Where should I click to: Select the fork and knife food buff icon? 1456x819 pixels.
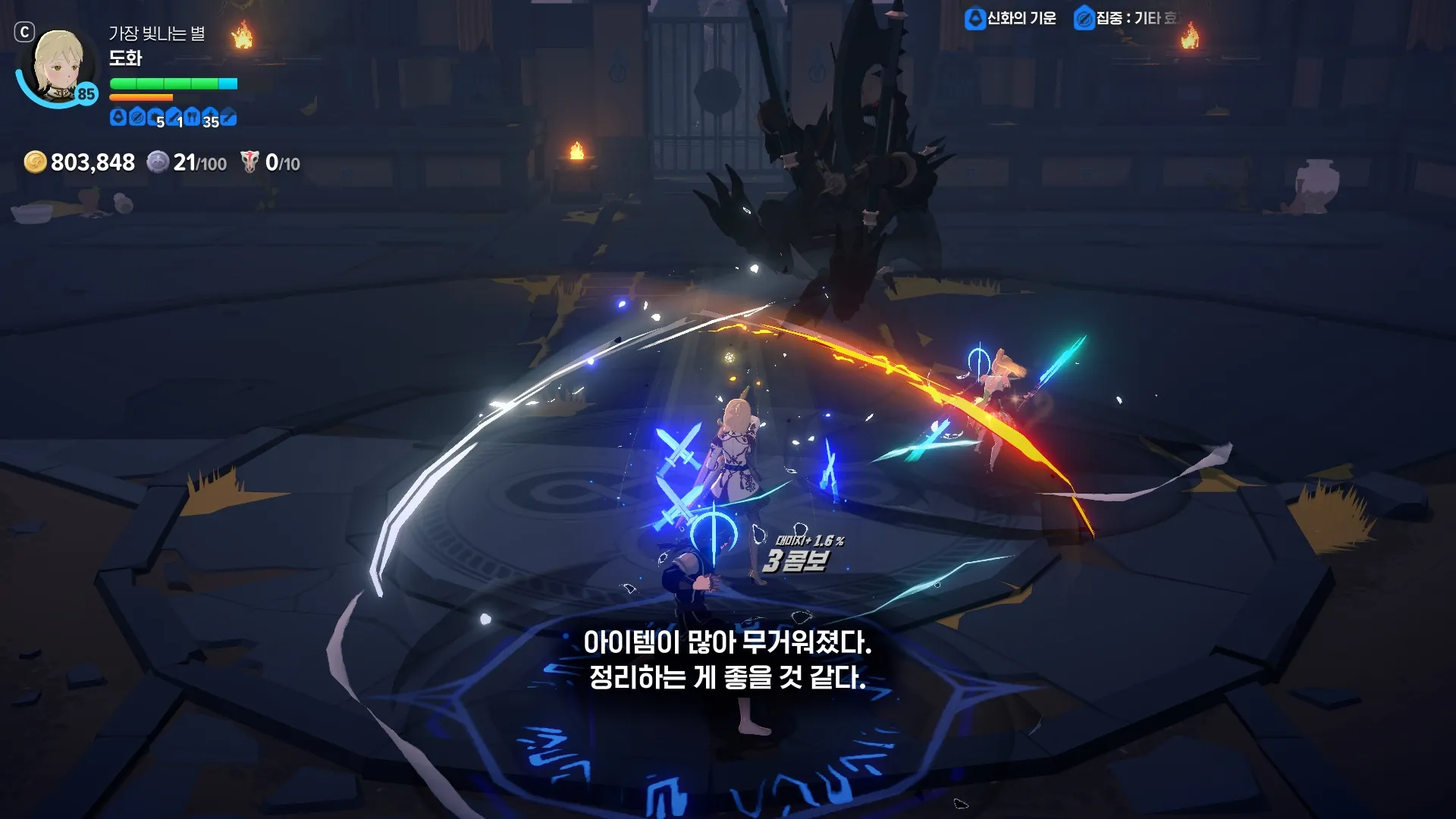(x=192, y=117)
